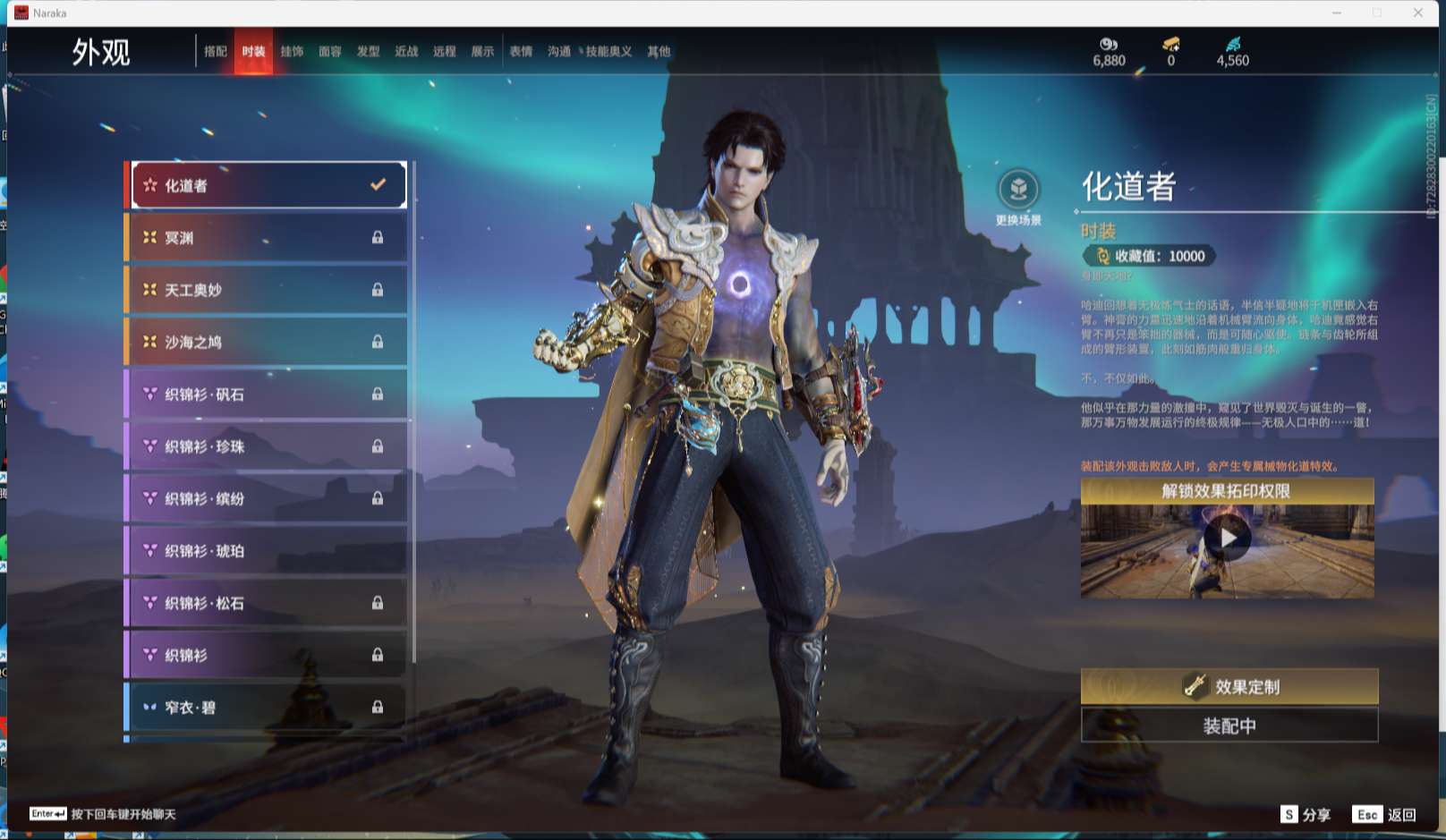Screen dimensions: 1446x840
Task: Open the 分享 share option
Action: tap(1306, 814)
